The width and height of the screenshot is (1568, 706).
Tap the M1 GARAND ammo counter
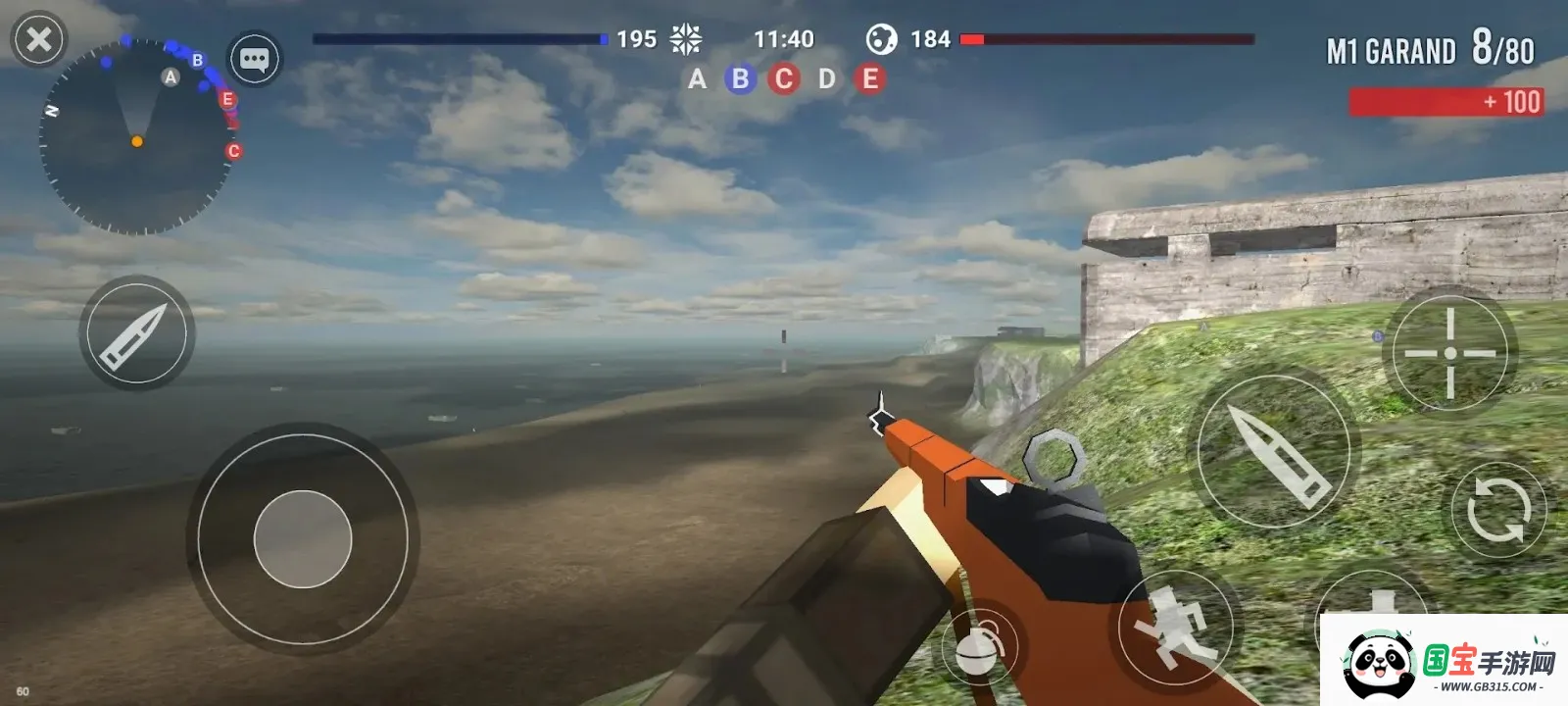click(1431, 50)
